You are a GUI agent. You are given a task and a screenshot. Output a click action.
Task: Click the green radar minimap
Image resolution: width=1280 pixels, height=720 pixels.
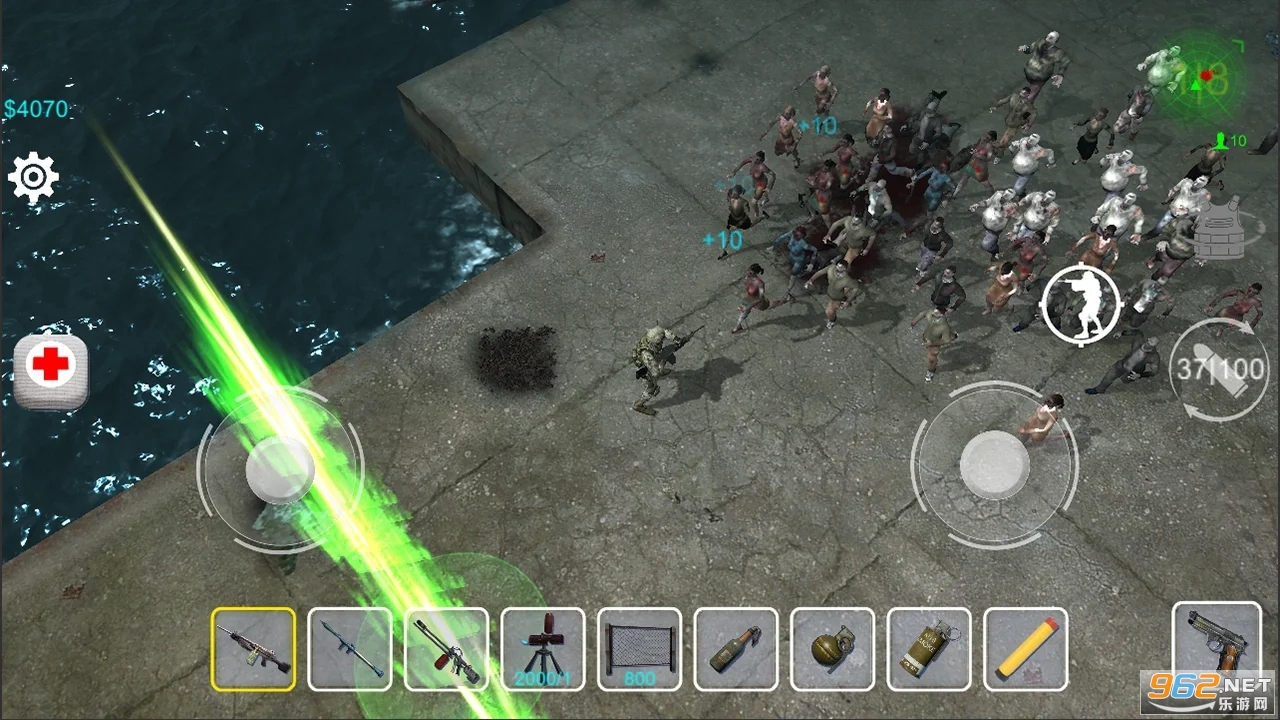coord(1200,78)
